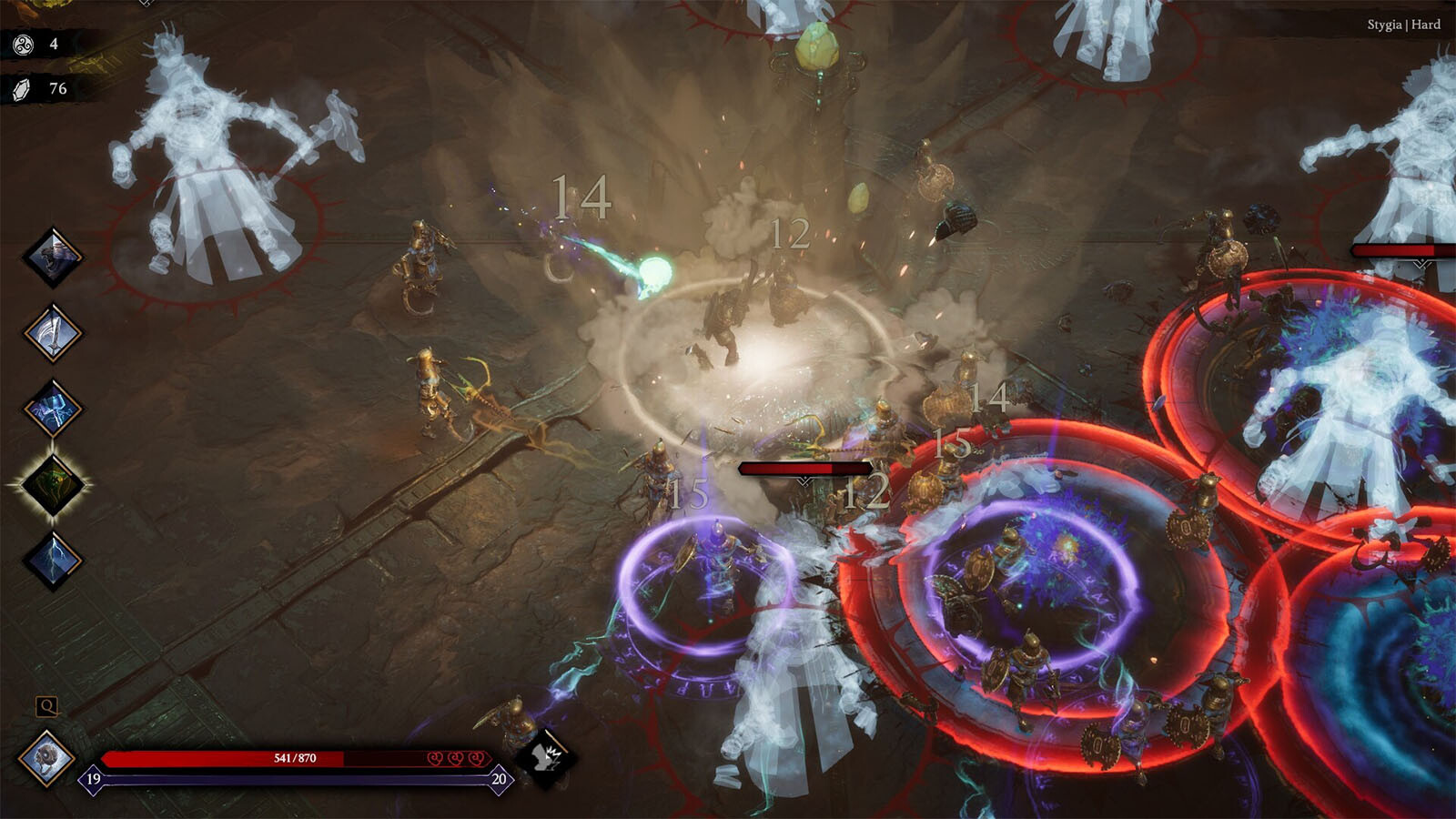The width and height of the screenshot is (1456, 819).
Task: Click the skull portrait icon
Action: 46,758
